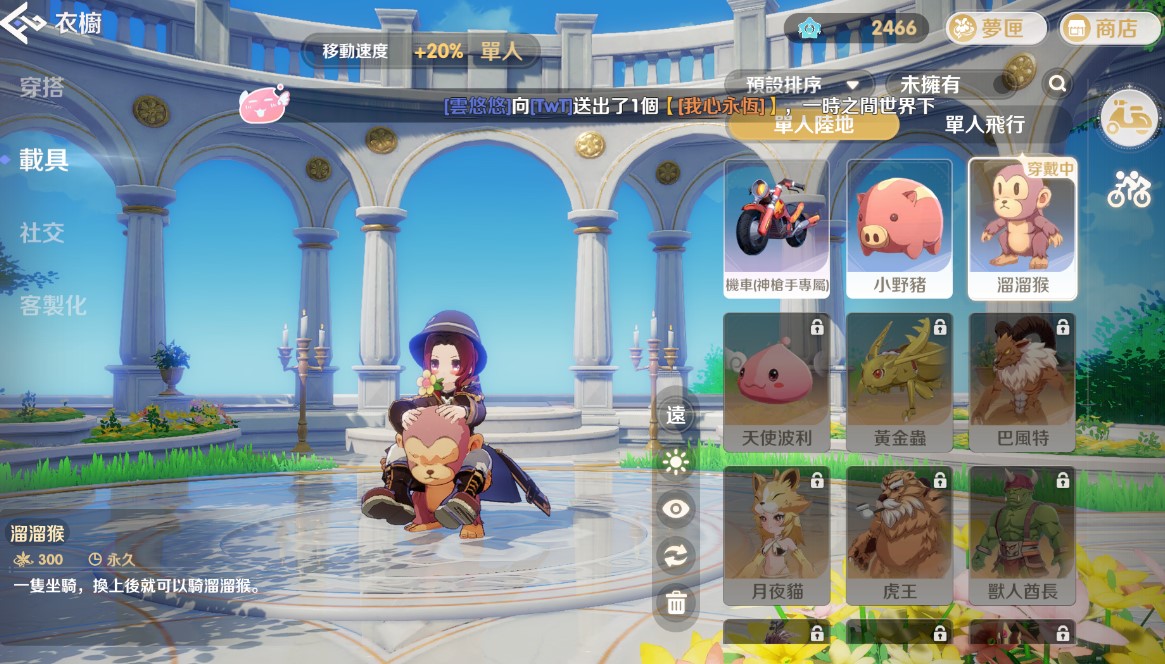Toggle the 遠 camera distance button

pos(677,415)
